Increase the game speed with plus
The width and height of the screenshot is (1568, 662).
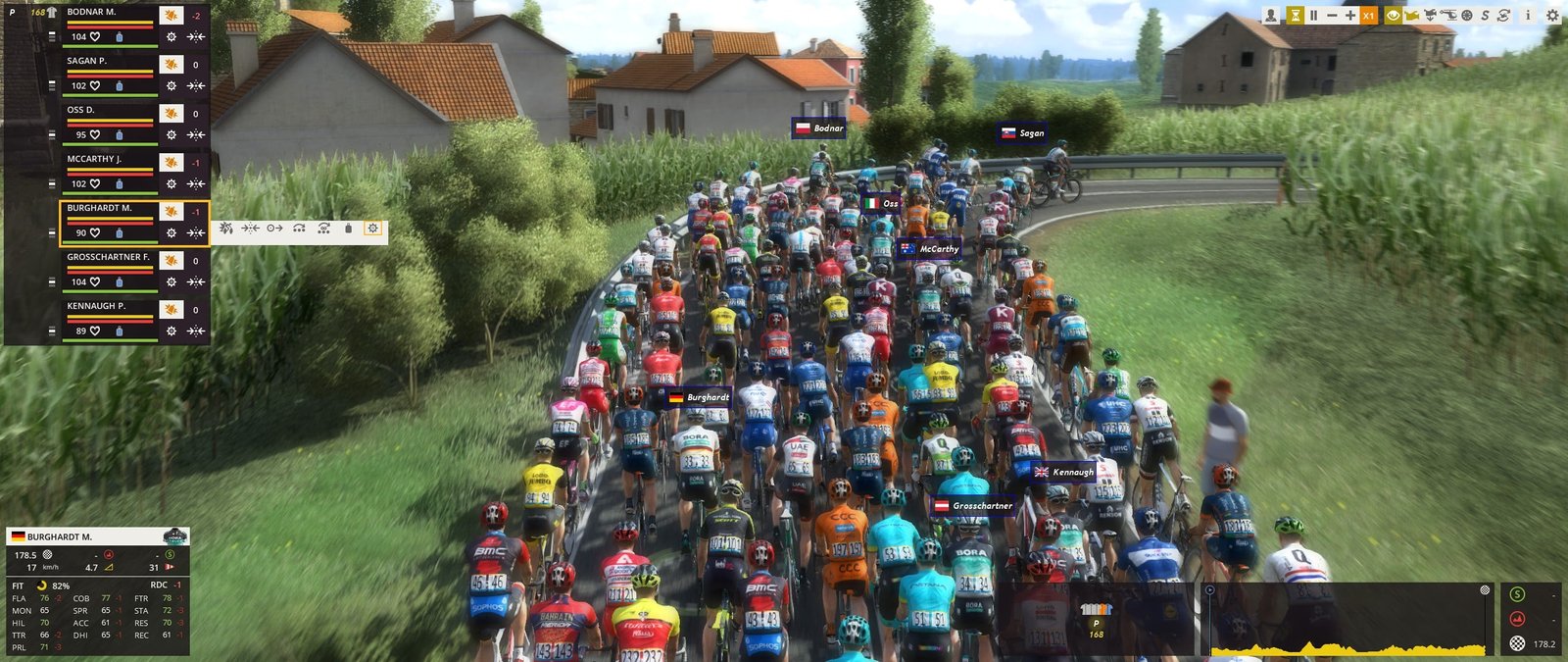pyautogui.click(x=1350, y=16)
